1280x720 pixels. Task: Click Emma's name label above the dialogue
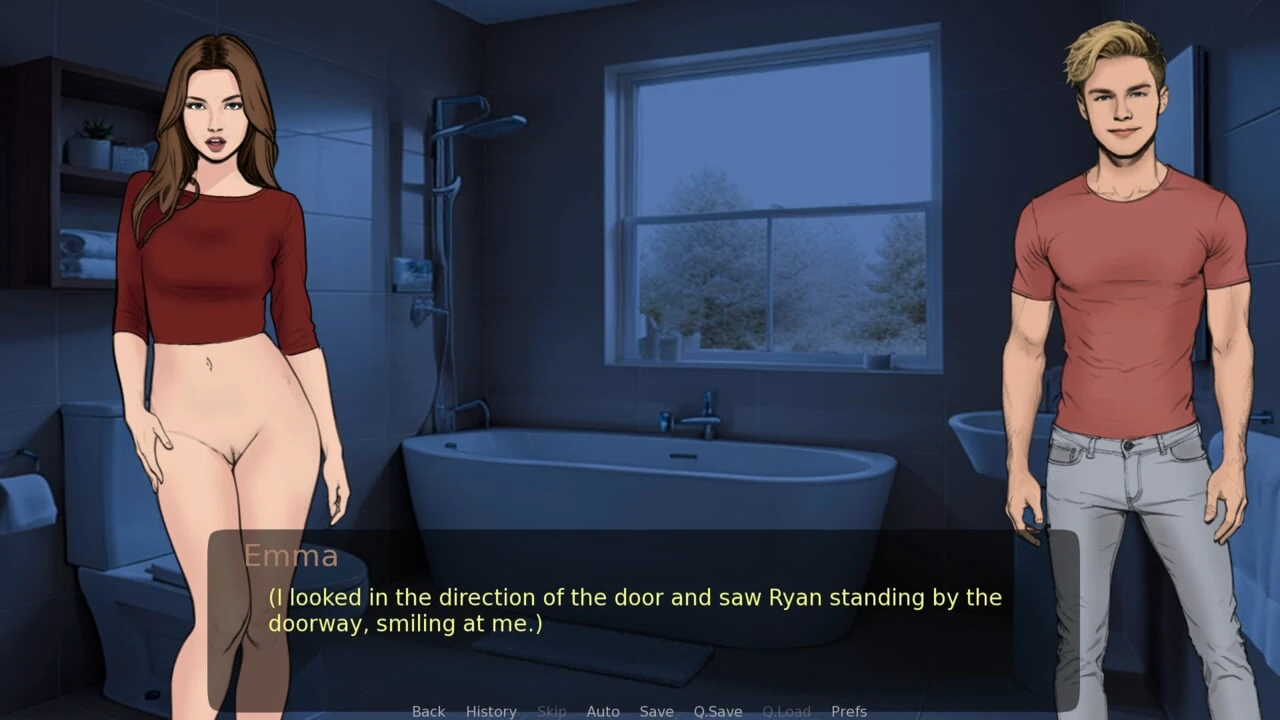[292, 556]
